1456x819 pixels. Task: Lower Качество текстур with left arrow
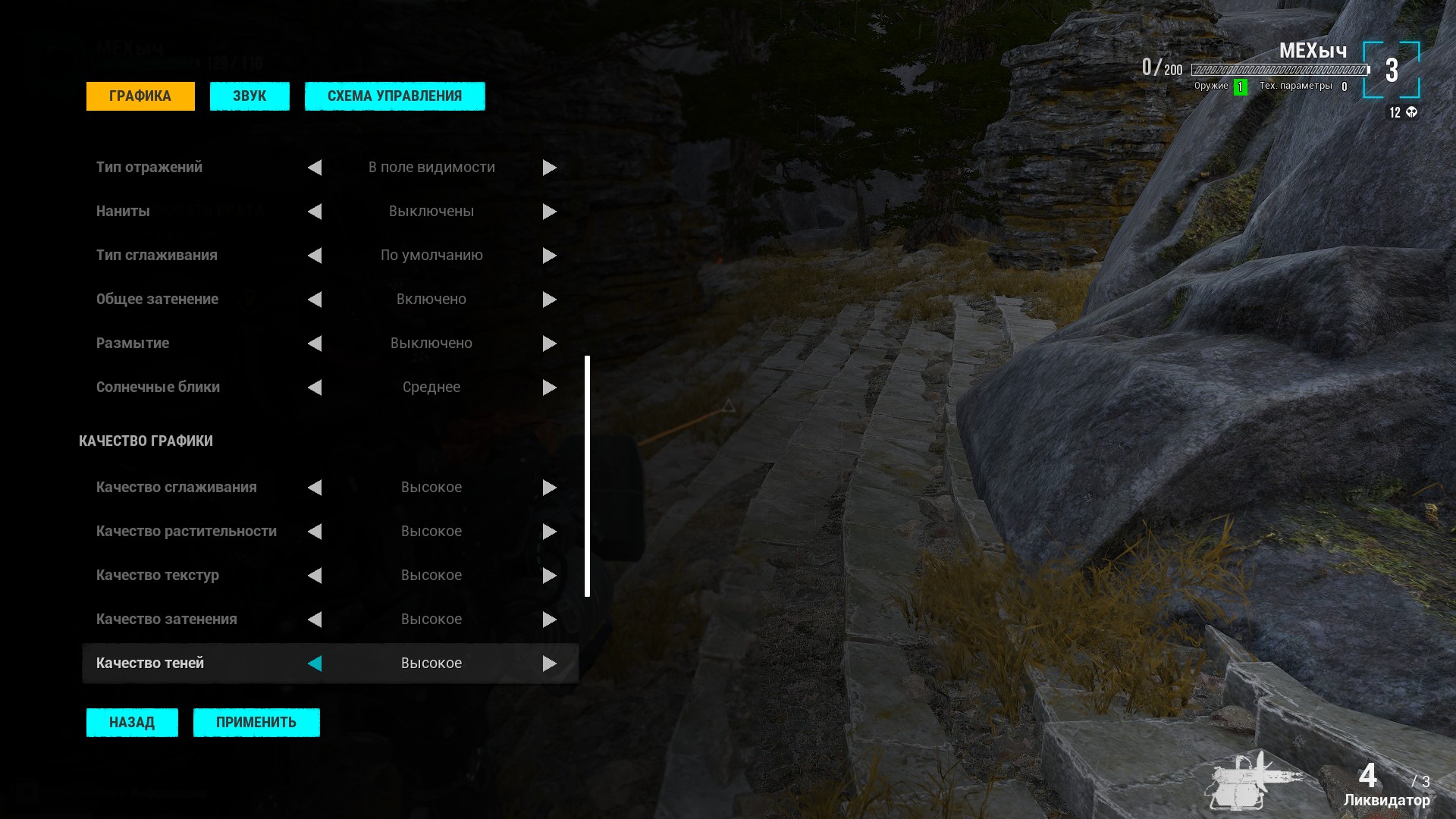[x=315, y=576]
